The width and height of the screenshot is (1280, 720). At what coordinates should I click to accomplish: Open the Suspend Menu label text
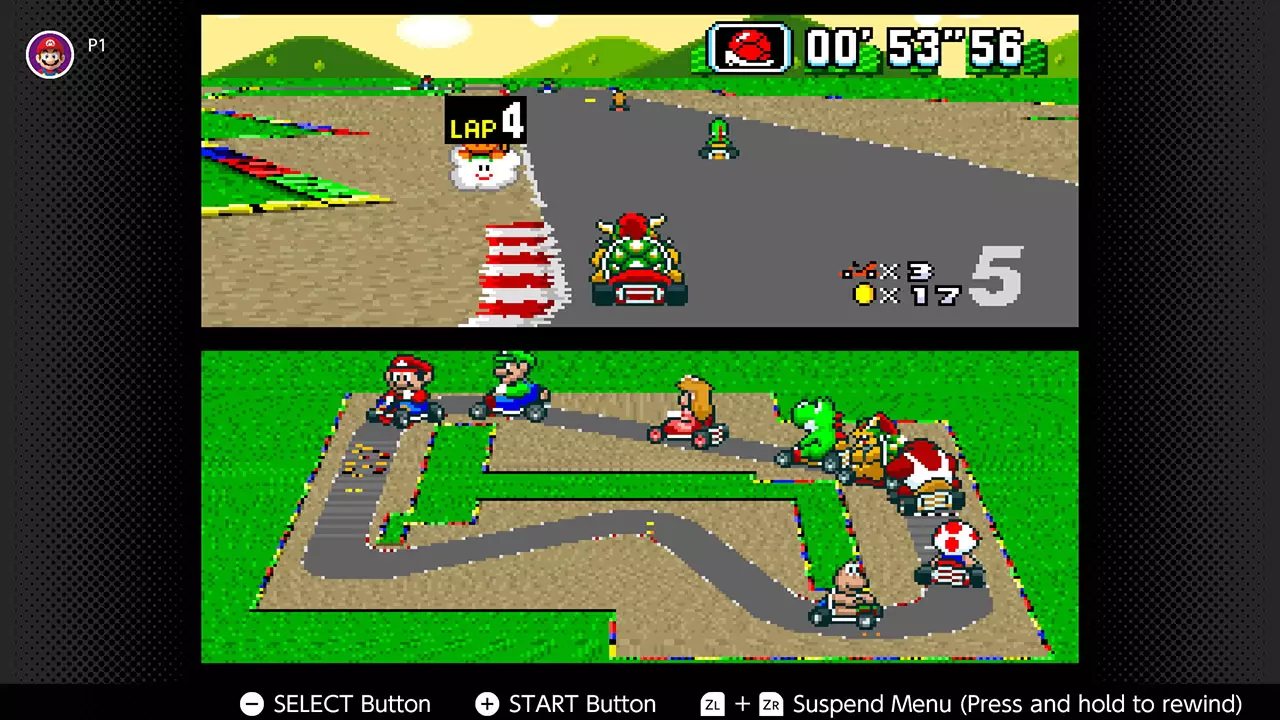point(873,704)
